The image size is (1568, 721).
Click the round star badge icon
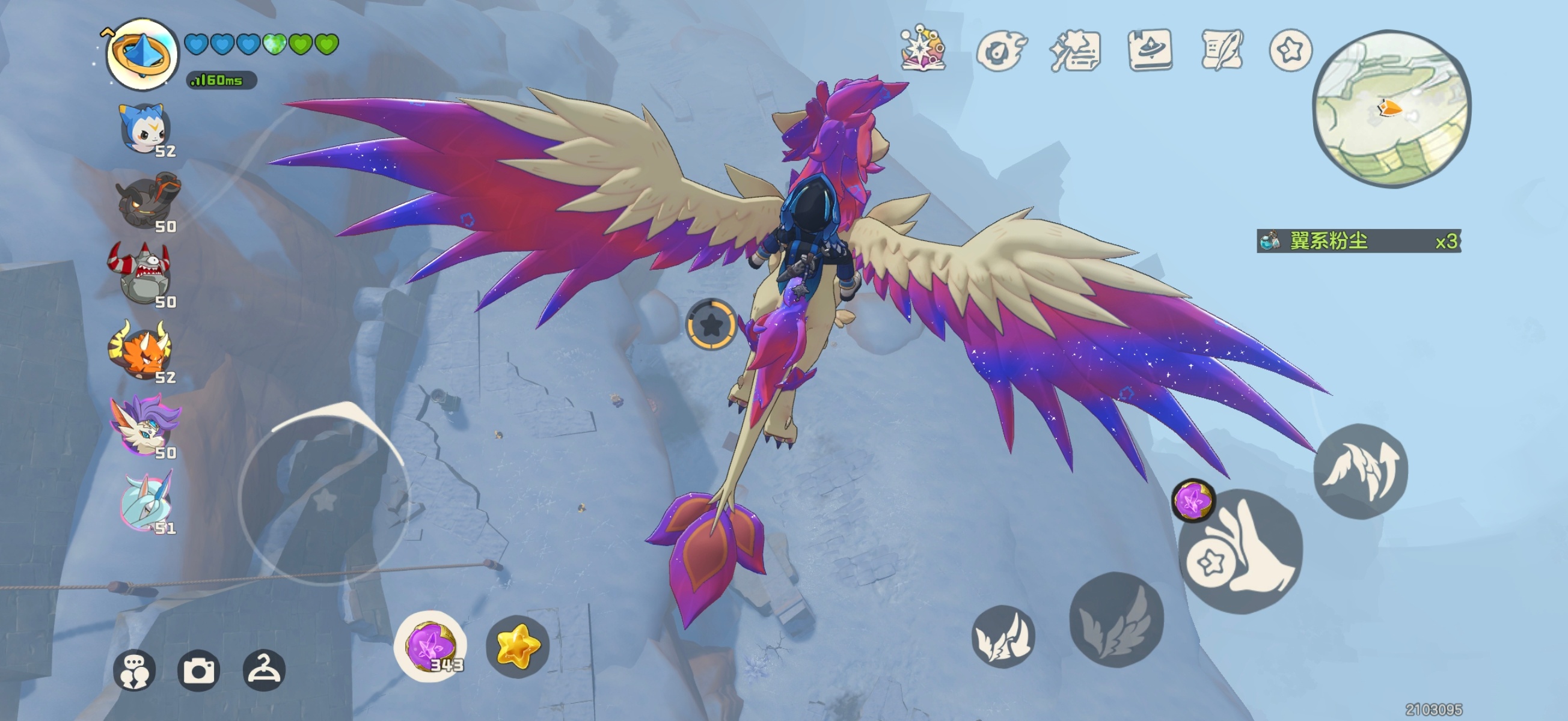click(x=1290, y=50)
